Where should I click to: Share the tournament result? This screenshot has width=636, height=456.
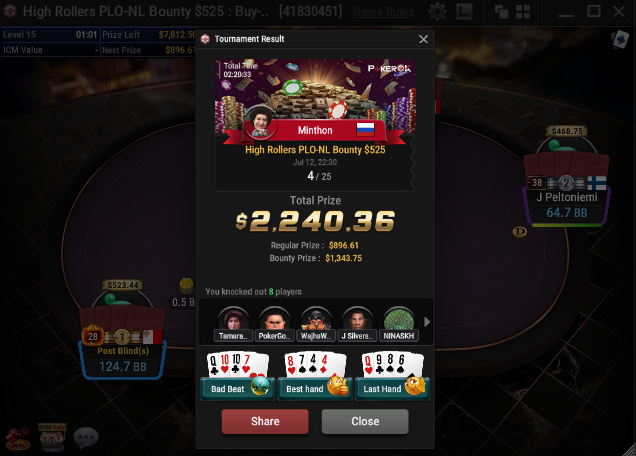point(265,421)
